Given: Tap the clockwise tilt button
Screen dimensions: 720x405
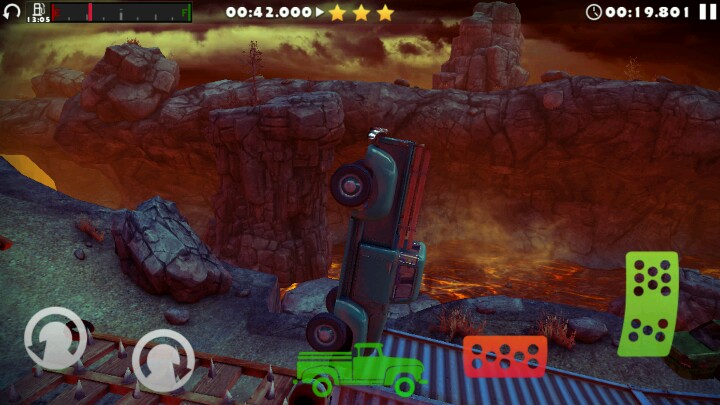Looking at the screenshot, I should pos(163,361).
